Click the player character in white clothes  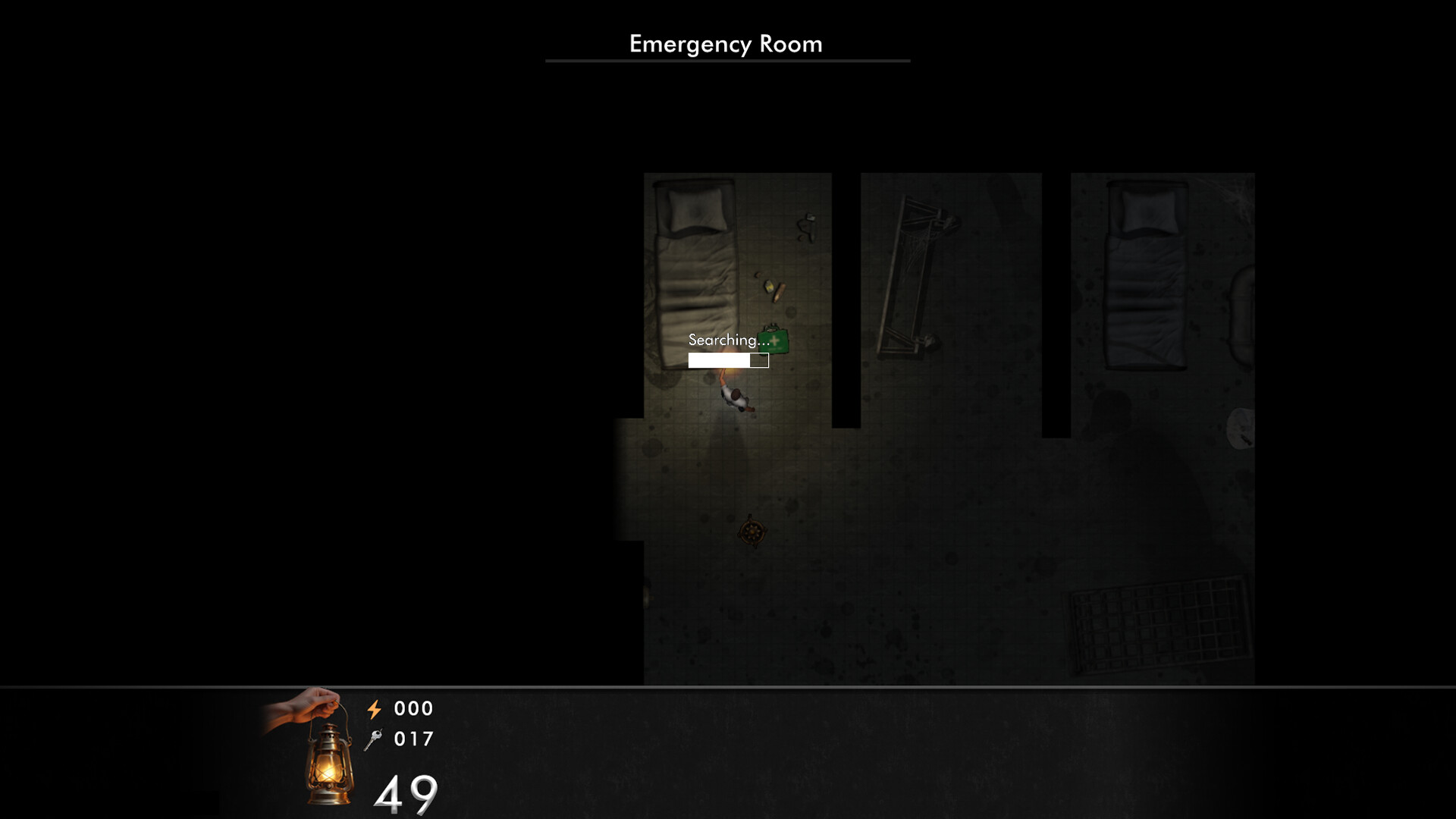[734, 398]
